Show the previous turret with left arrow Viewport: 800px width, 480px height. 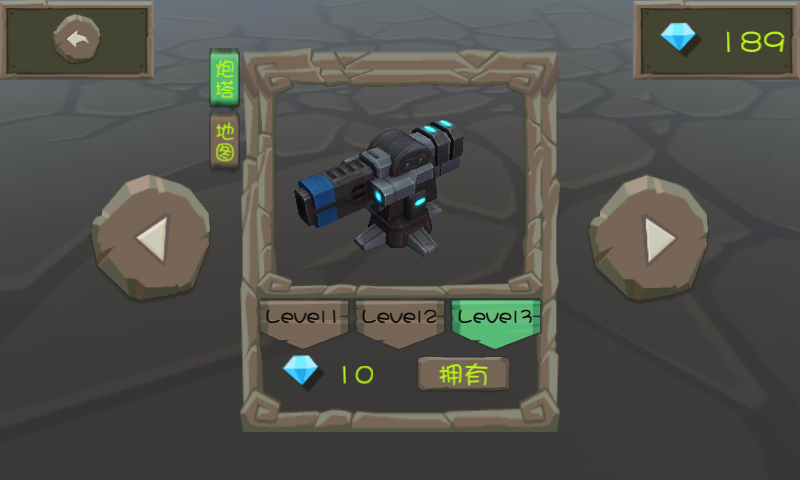150,239
